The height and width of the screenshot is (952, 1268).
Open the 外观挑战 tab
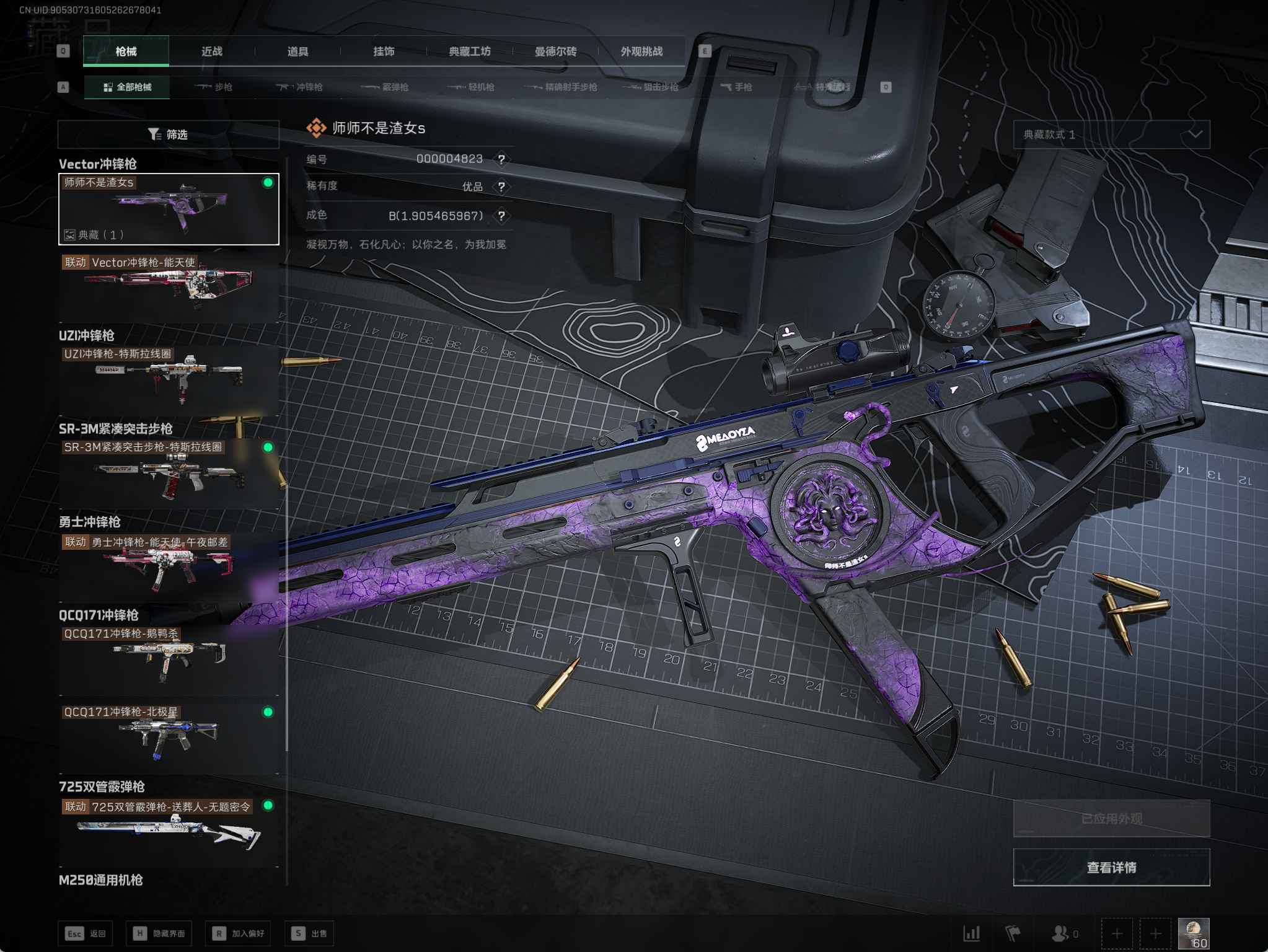[641, 51]
